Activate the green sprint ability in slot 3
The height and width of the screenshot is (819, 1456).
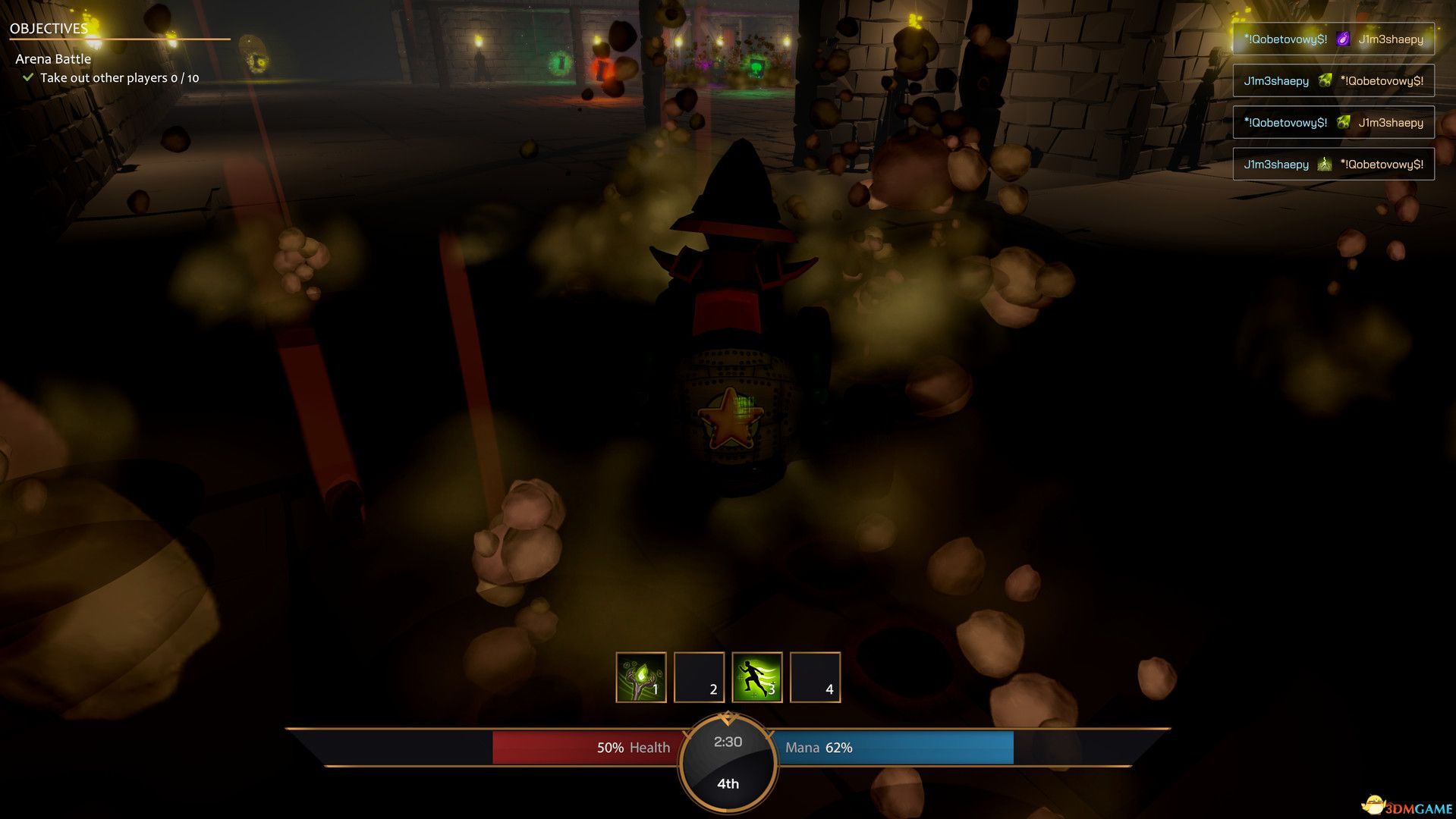[756, 677]
